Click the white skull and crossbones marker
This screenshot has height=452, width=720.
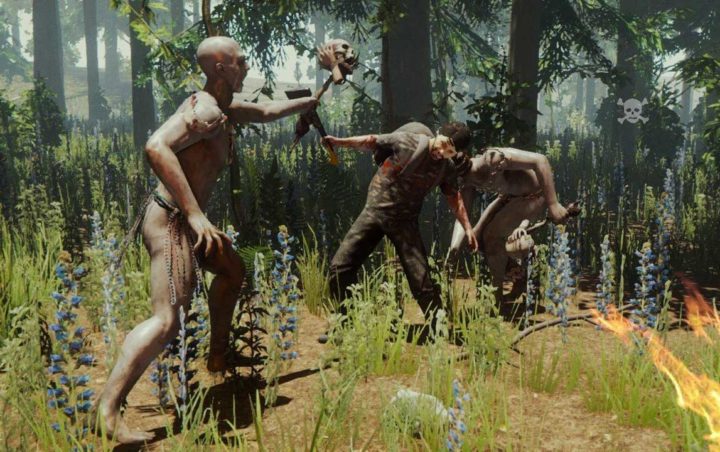tap(631, 111)
